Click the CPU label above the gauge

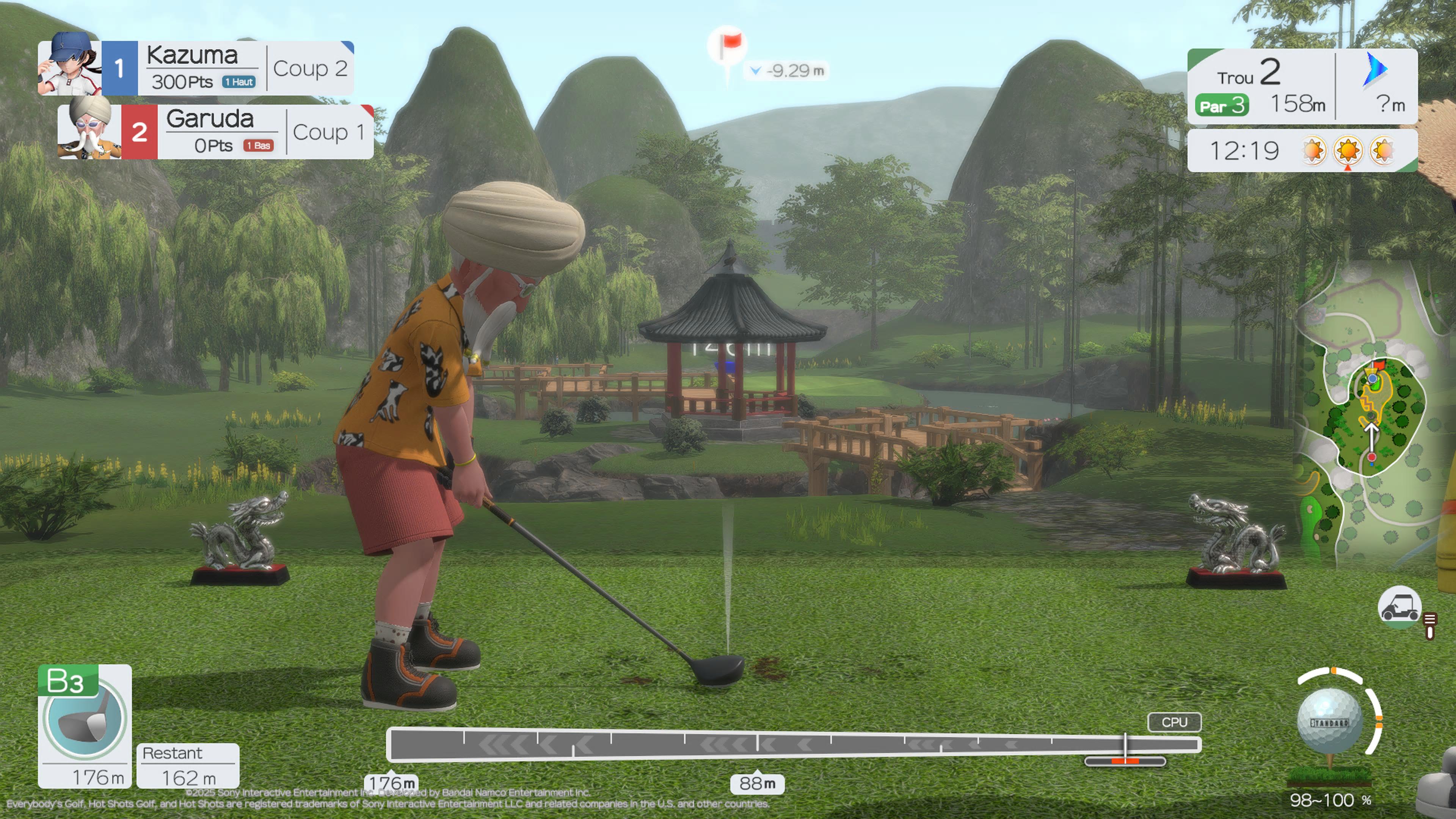[1174, 722]
